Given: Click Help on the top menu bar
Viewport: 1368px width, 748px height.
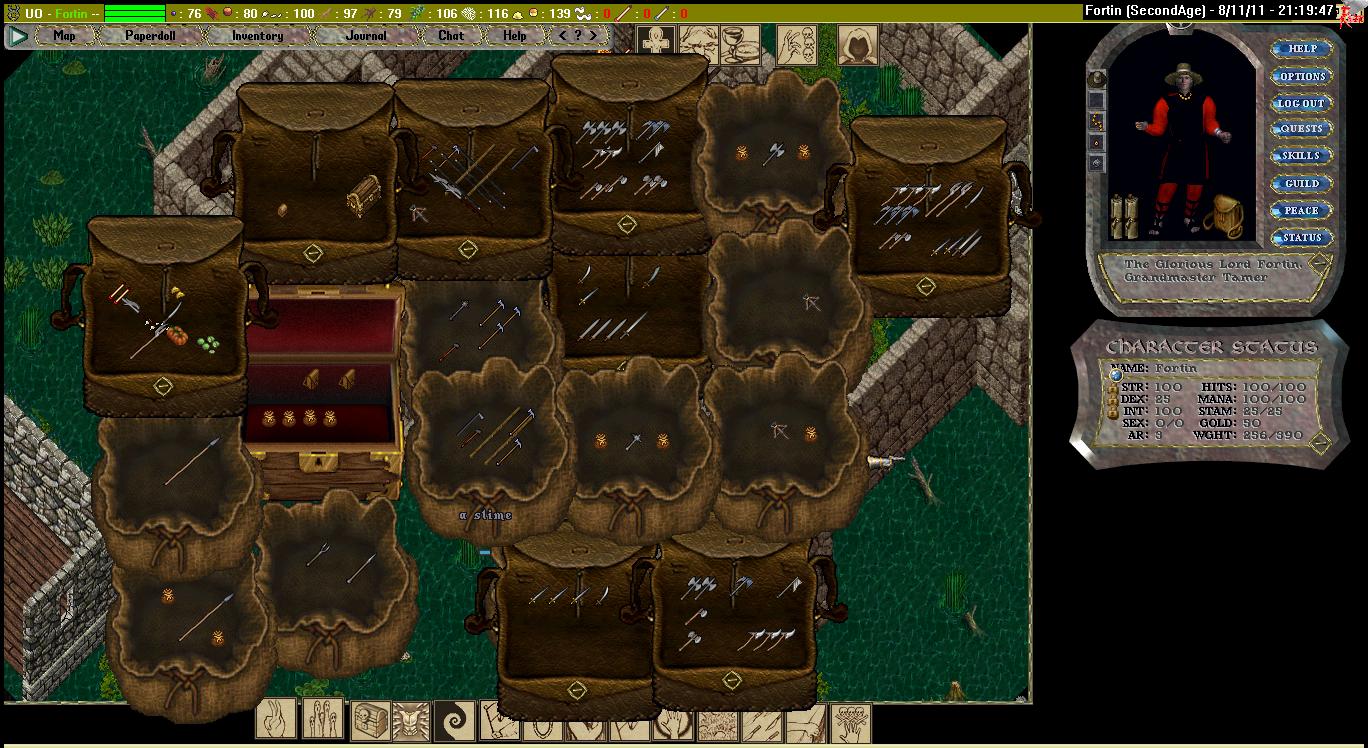Looking at the screenshot, I should [x=514, y=36].
